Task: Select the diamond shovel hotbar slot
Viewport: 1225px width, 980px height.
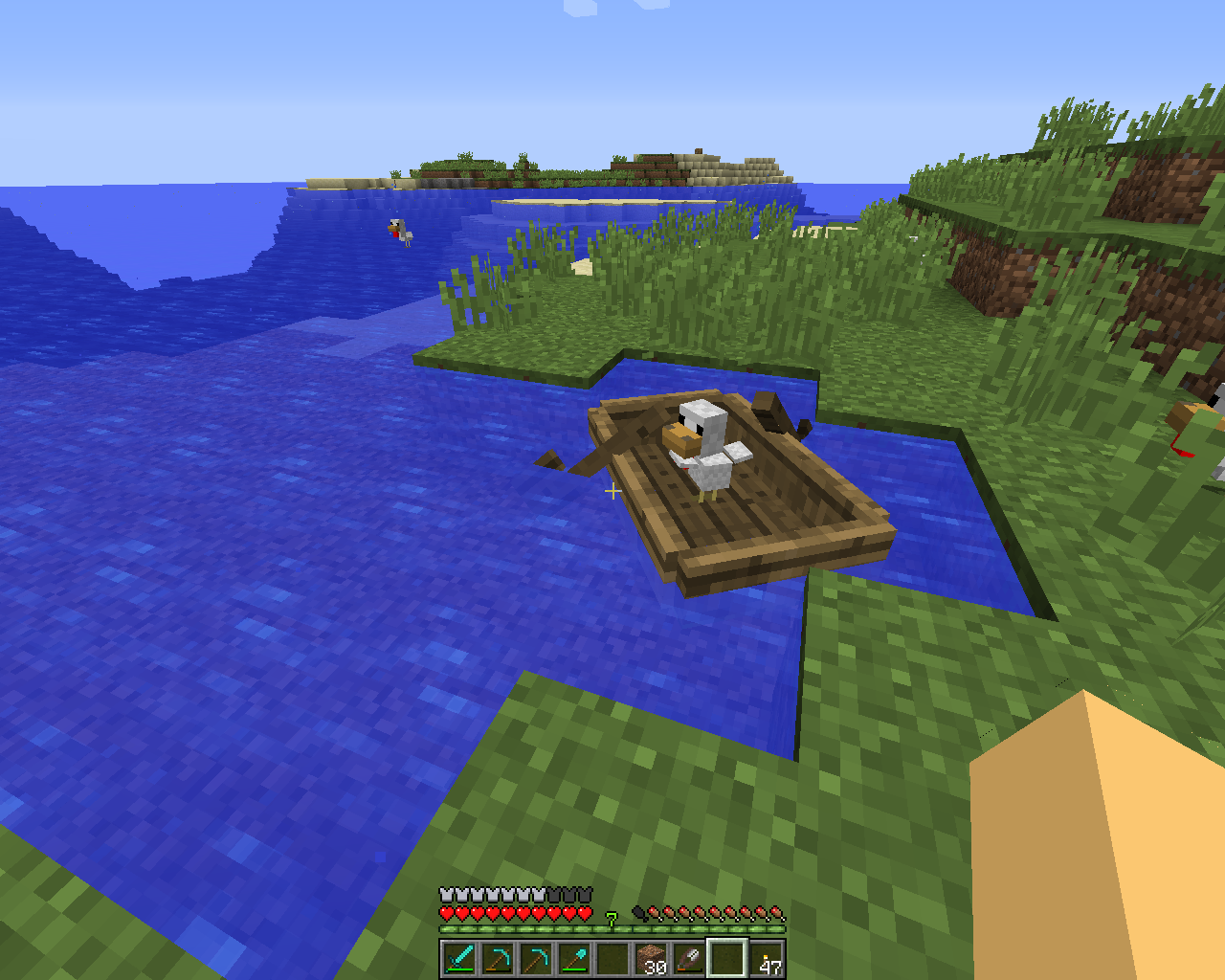Action: (x=574, y=958)
